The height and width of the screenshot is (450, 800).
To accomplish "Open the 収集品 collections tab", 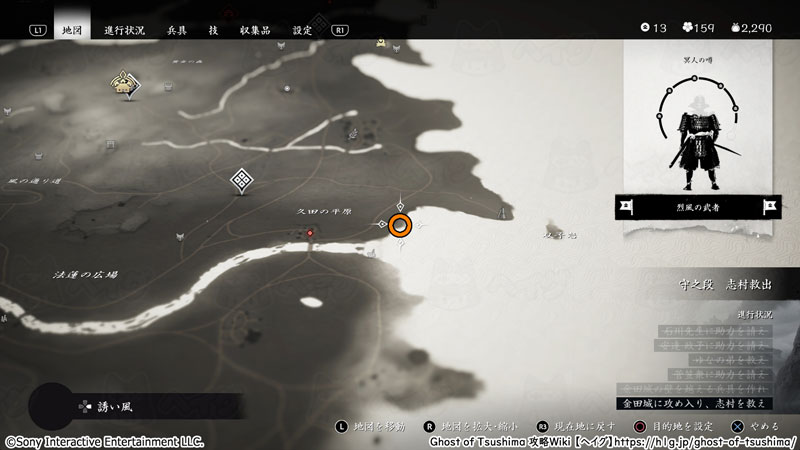I will pos(255,30).
